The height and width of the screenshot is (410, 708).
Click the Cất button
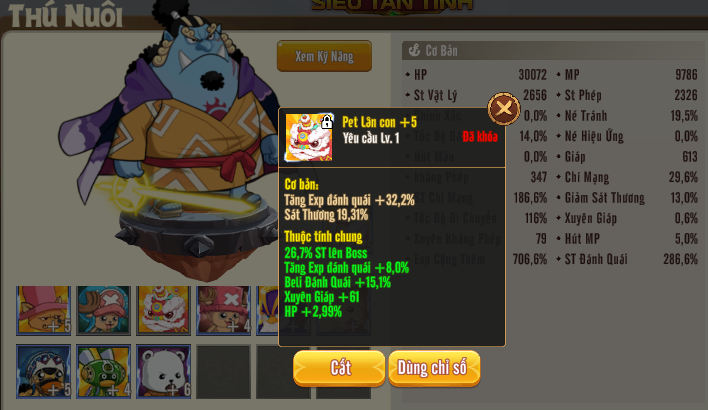[339, 367]
